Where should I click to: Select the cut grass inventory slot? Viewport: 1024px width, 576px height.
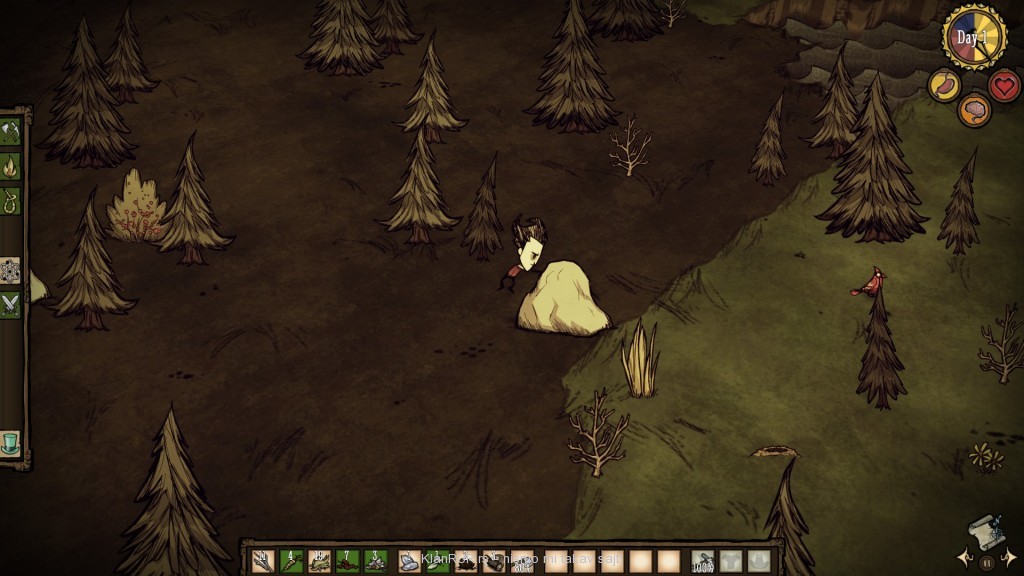[320, 561]
